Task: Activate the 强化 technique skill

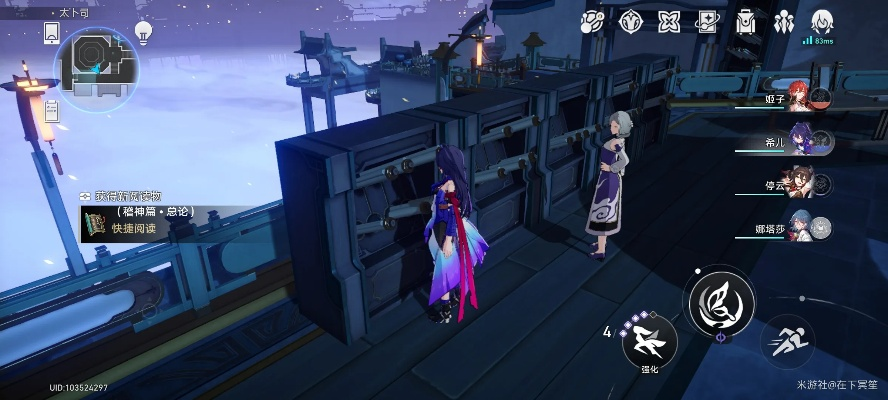Action: point(650,342)
